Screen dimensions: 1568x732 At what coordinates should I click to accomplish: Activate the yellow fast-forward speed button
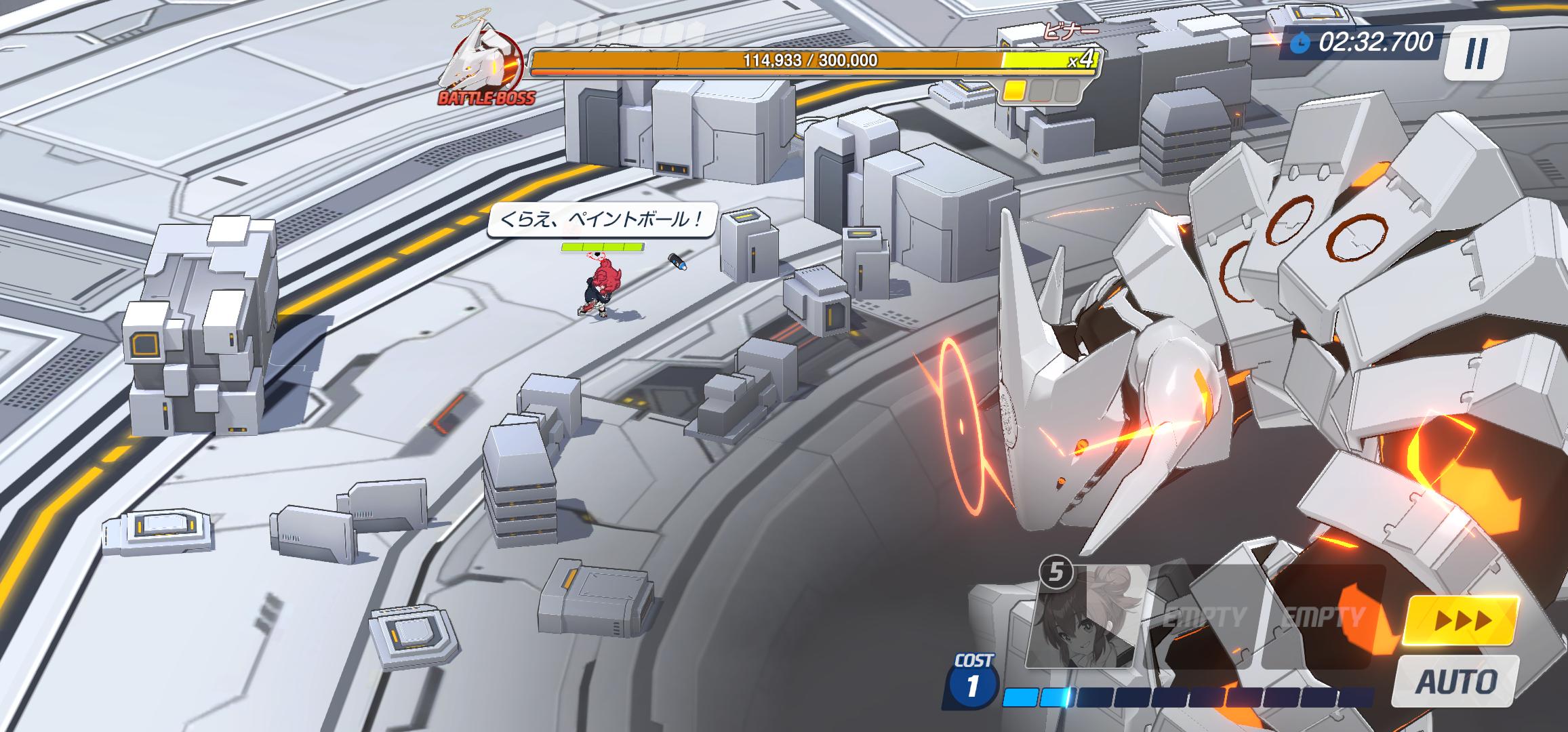coord(1459,620)
